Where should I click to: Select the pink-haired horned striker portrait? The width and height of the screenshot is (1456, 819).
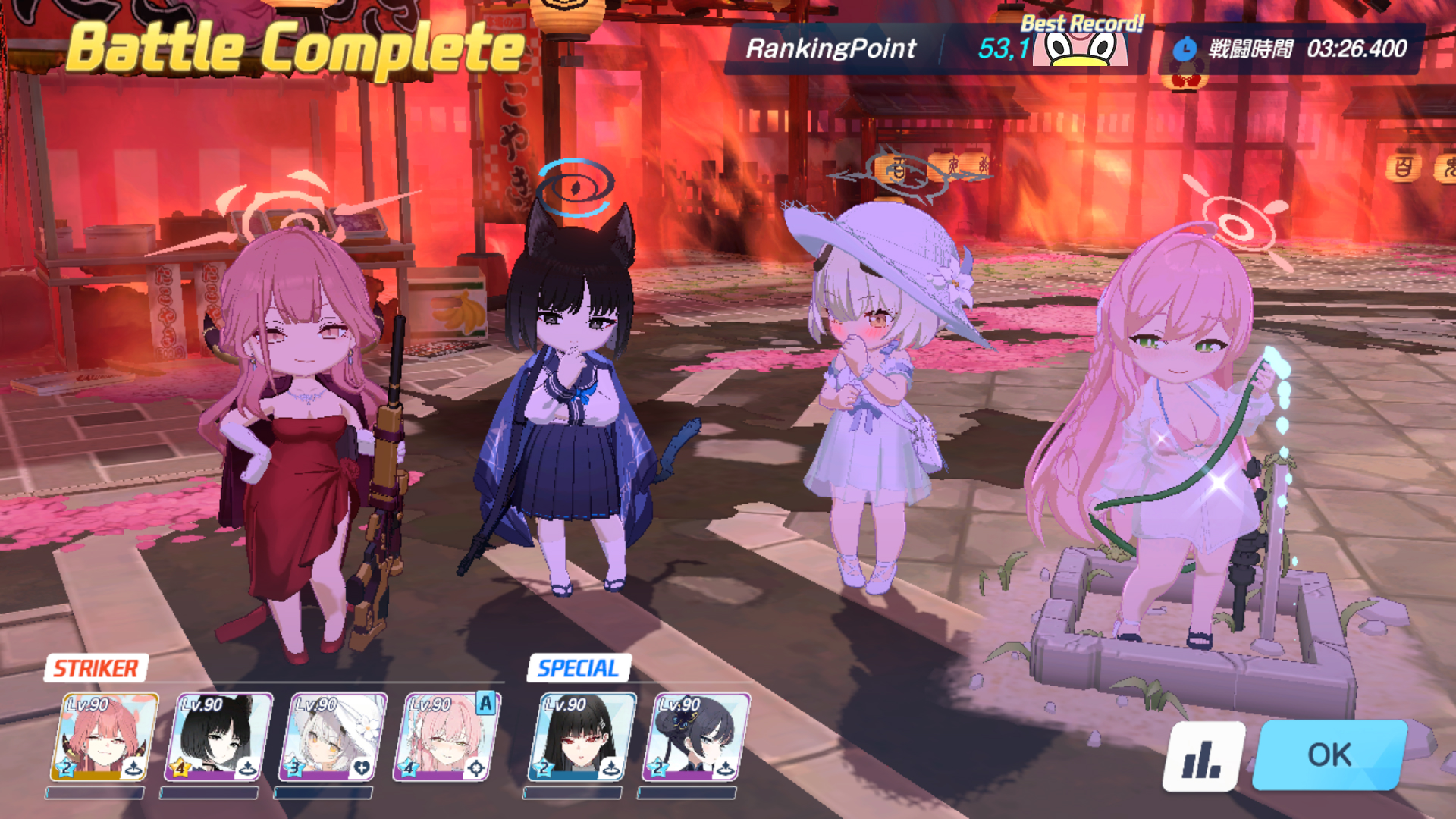[x=105, y=737]
